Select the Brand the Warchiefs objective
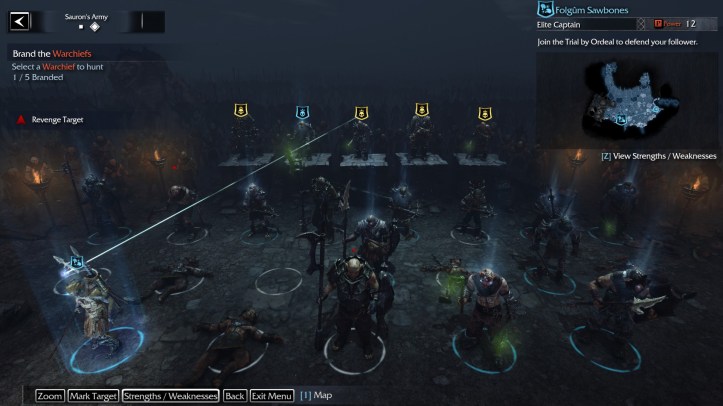The image size is (723, 406). coord(58,53)
